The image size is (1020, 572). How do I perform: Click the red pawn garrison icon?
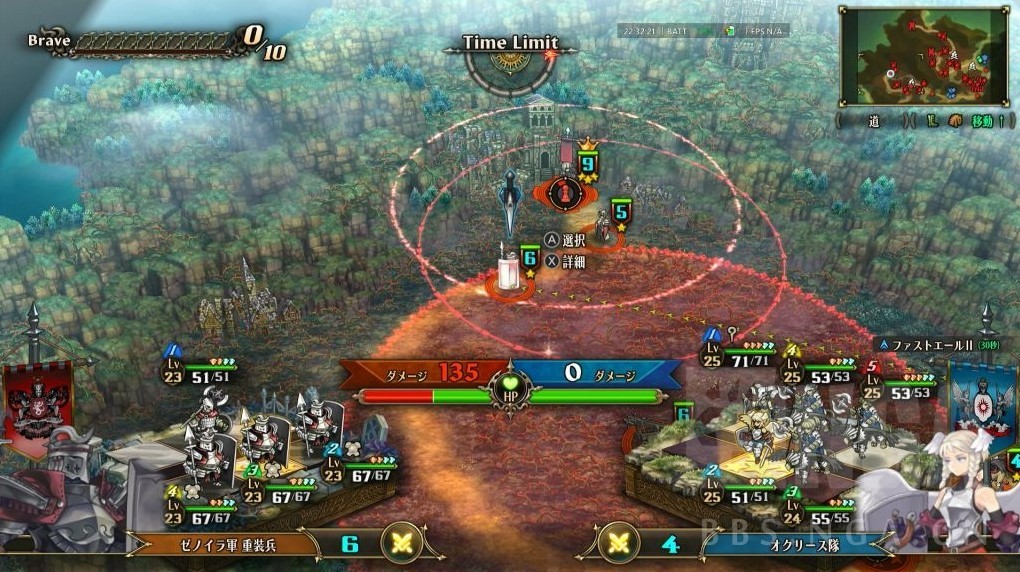[565, 189]
